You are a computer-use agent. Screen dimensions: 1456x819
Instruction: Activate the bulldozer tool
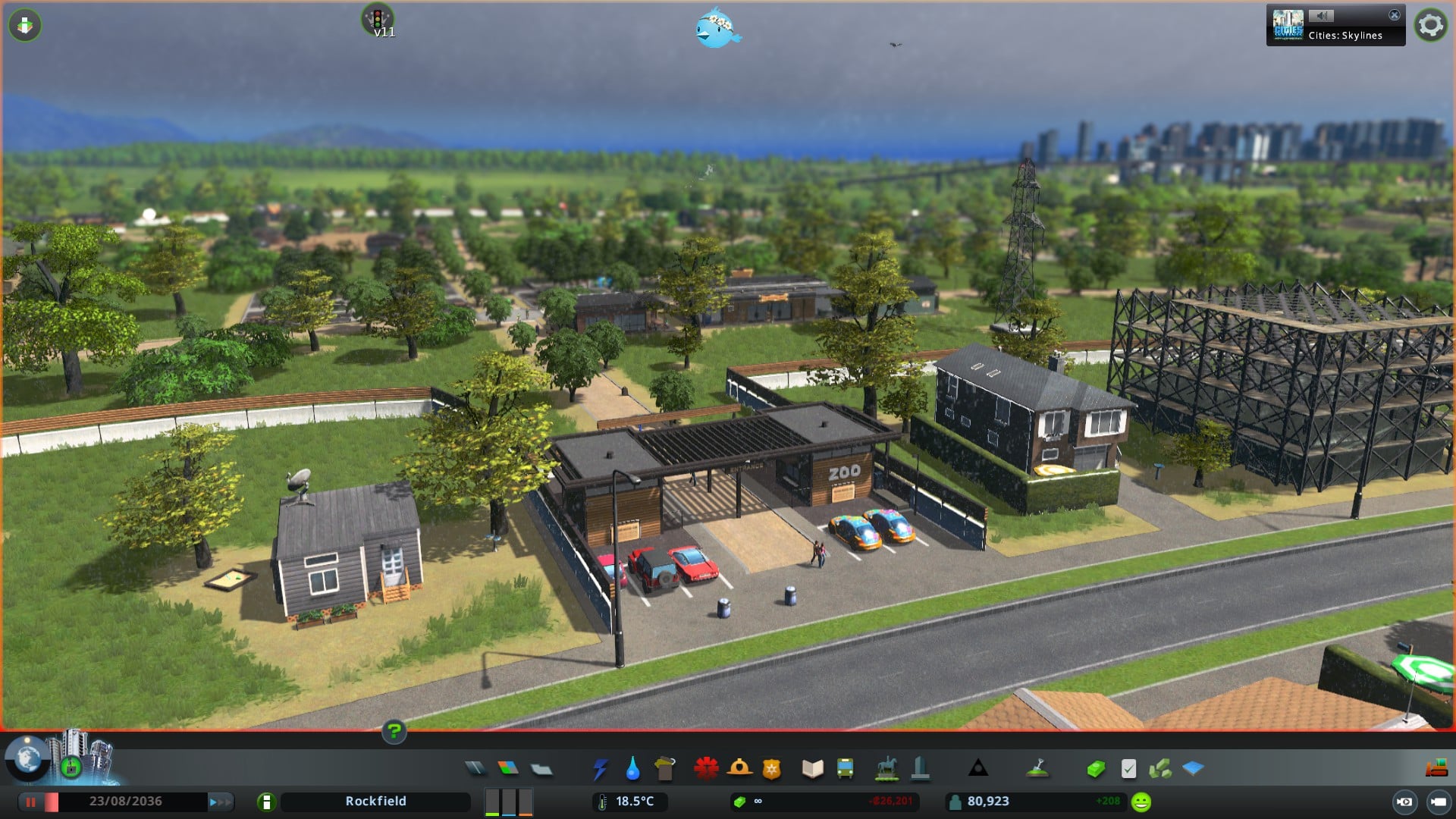(x=1436, y=769)
